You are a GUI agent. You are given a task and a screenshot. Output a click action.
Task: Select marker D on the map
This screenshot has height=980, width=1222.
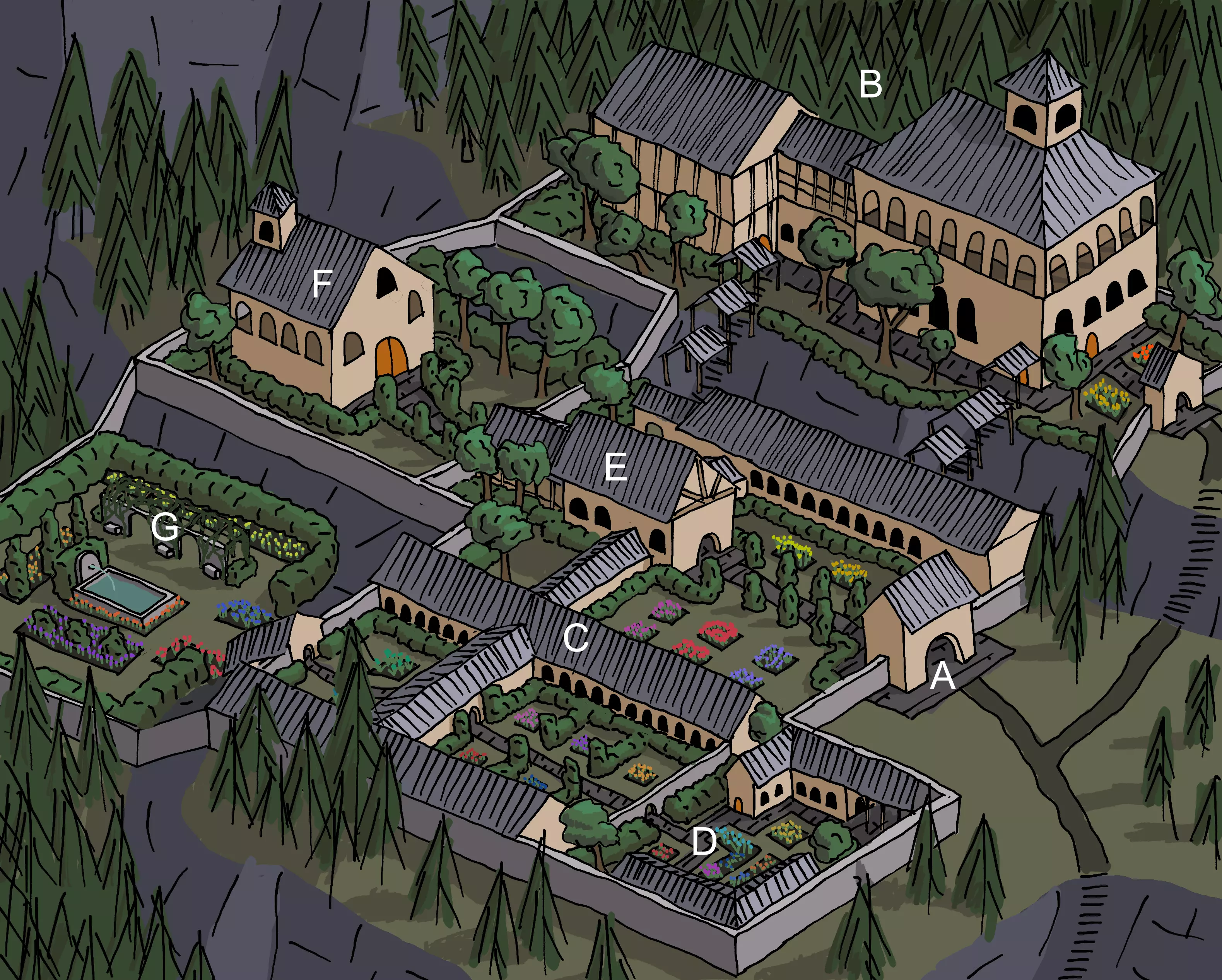[x=704, y=842]
